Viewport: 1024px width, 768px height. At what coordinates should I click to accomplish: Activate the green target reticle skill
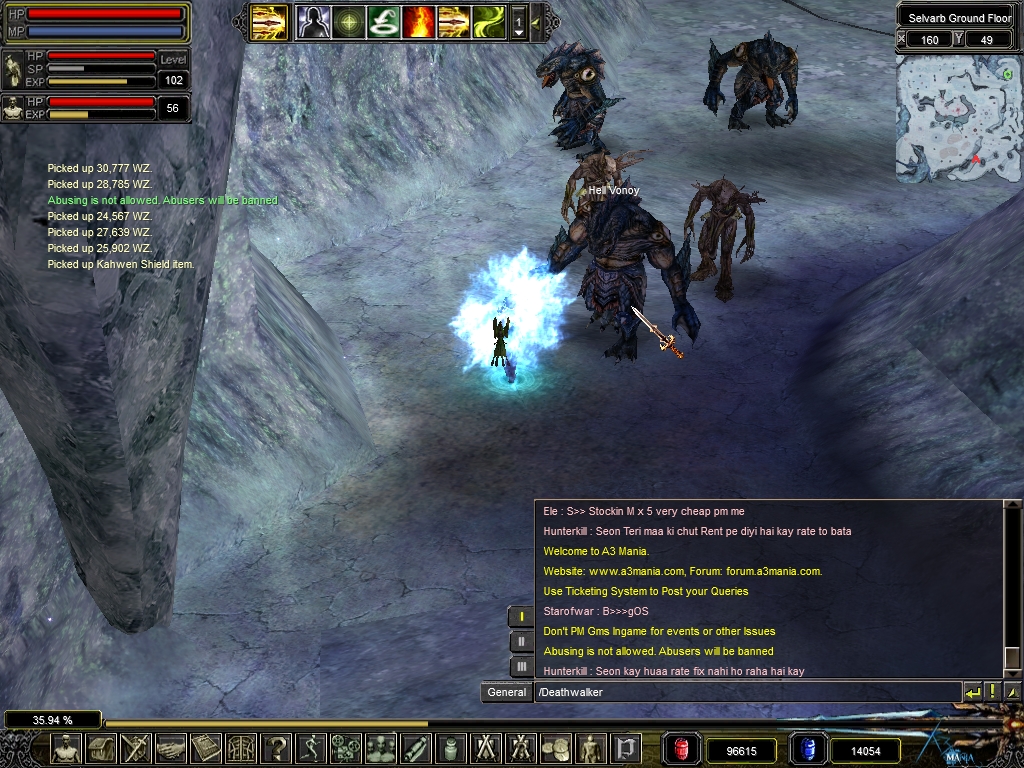point(349,21)
